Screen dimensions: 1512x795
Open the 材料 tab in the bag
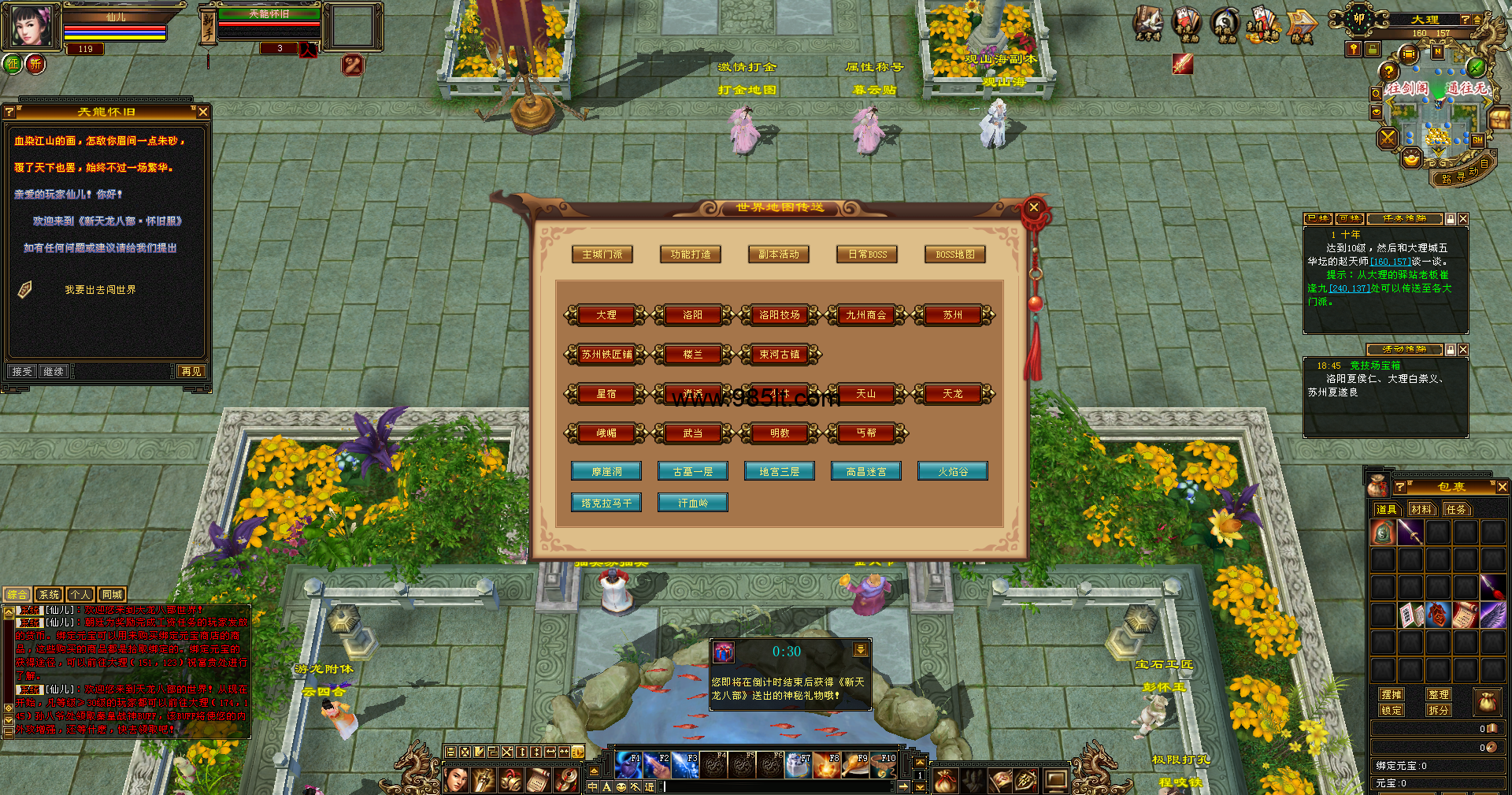(1421, 510)
